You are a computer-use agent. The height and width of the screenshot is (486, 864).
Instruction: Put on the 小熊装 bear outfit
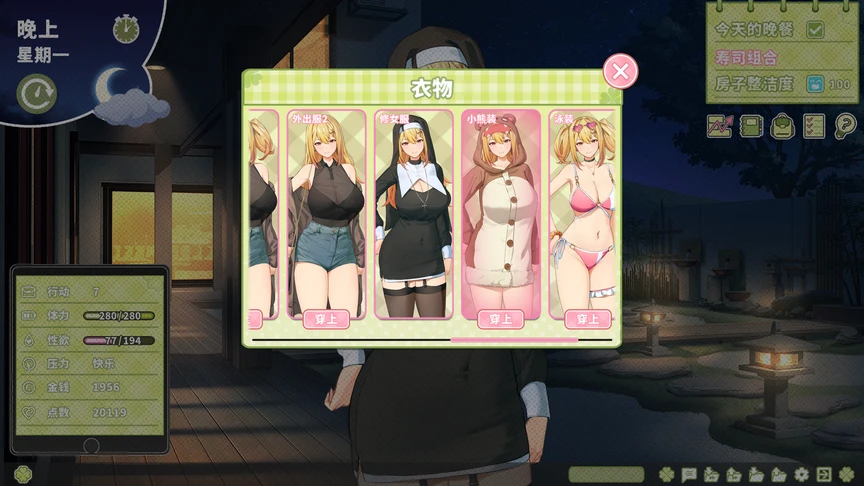501,319
